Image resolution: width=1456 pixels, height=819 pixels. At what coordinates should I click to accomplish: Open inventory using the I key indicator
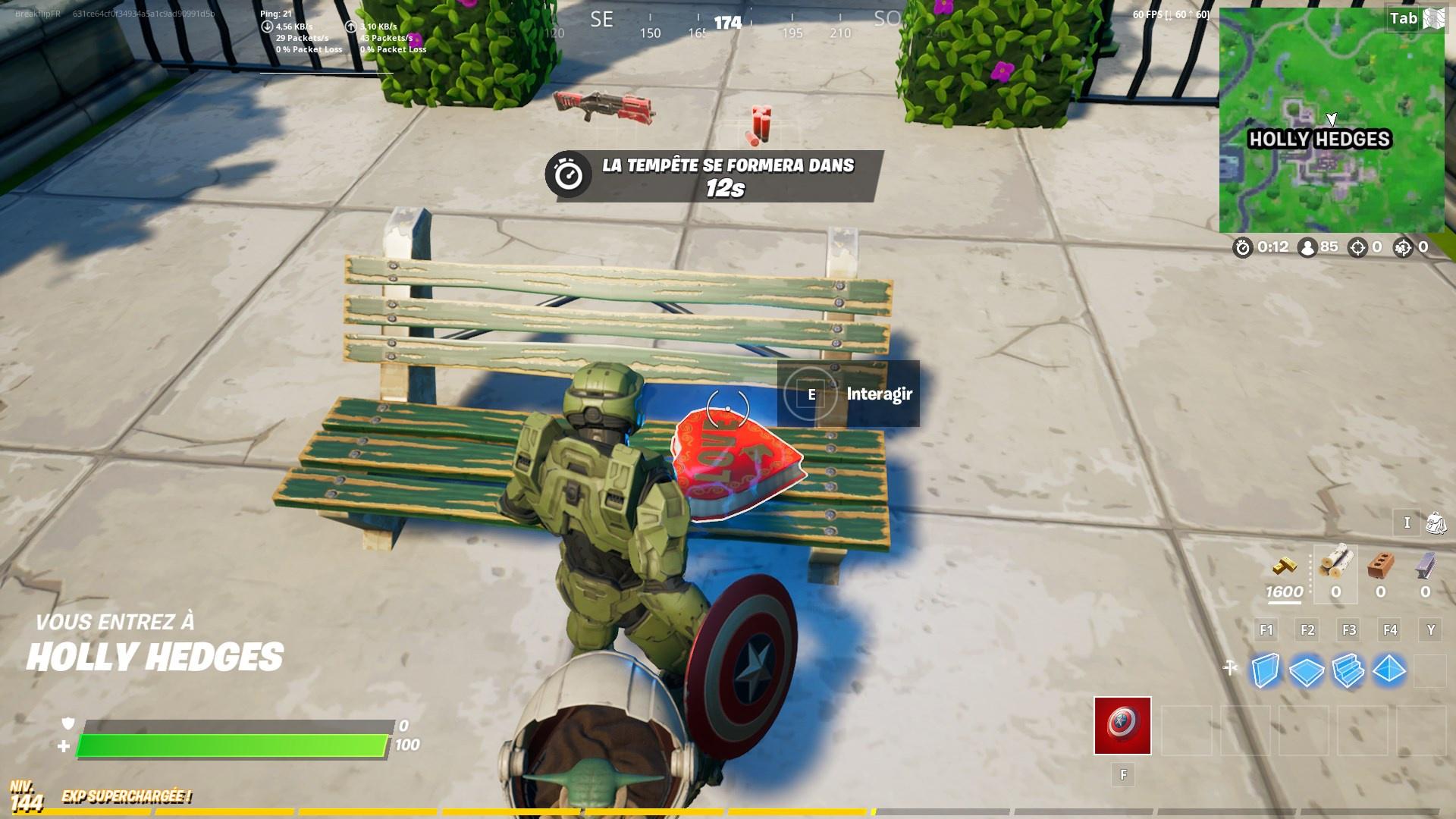[1407, 522]
